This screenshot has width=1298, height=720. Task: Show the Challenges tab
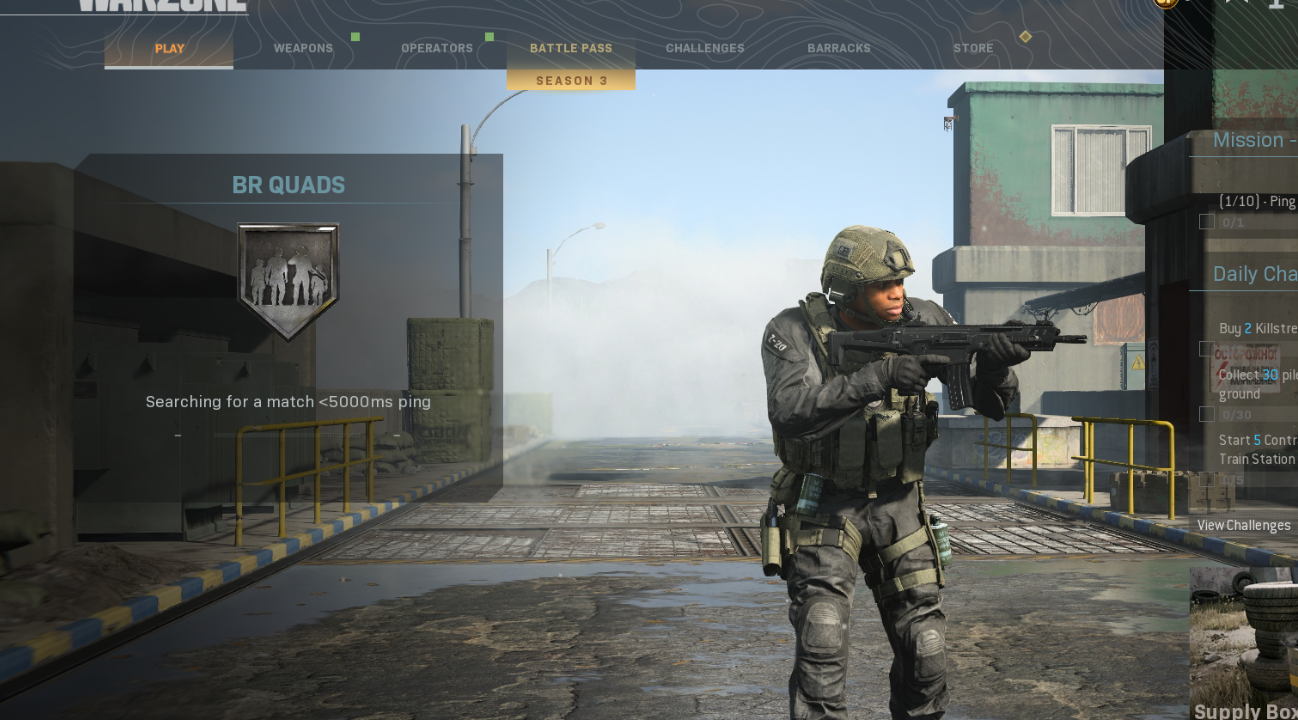coord(705,48)
